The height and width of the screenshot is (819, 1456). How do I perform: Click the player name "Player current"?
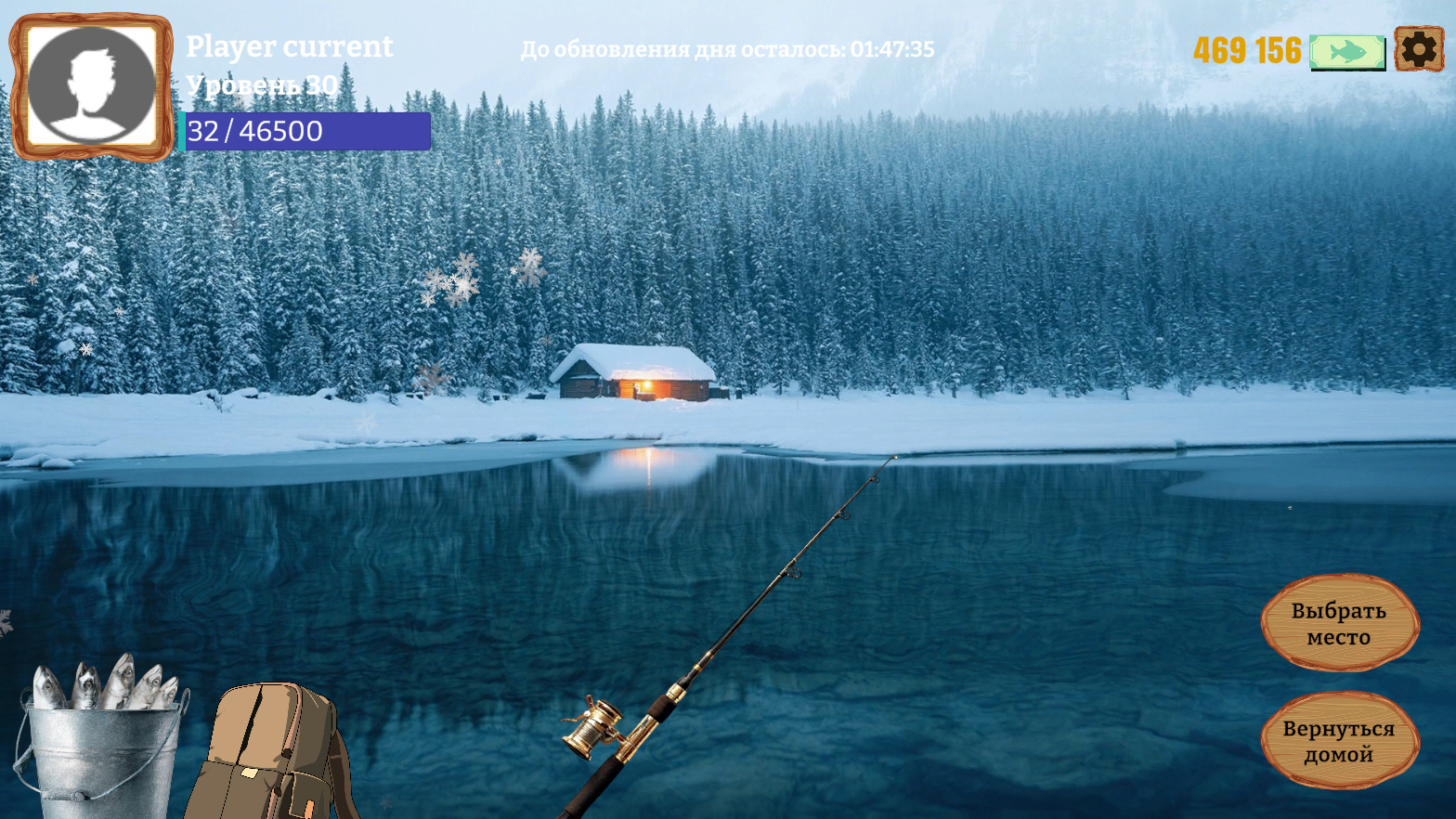(289, 46)
